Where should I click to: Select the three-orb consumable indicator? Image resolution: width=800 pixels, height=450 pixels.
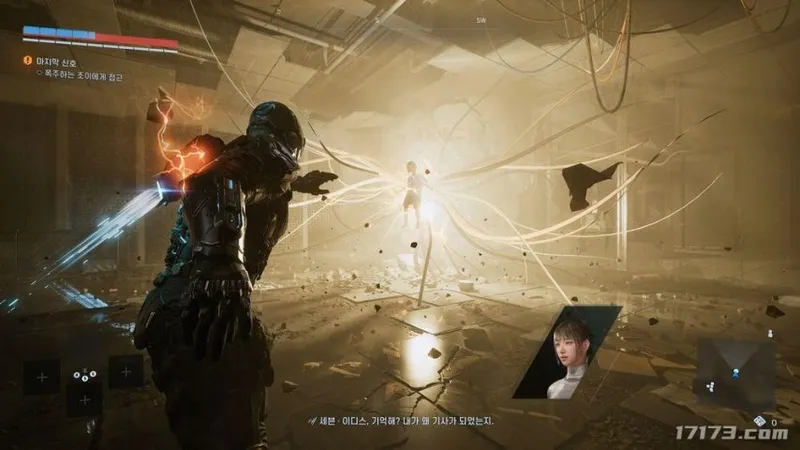[84, 374]
